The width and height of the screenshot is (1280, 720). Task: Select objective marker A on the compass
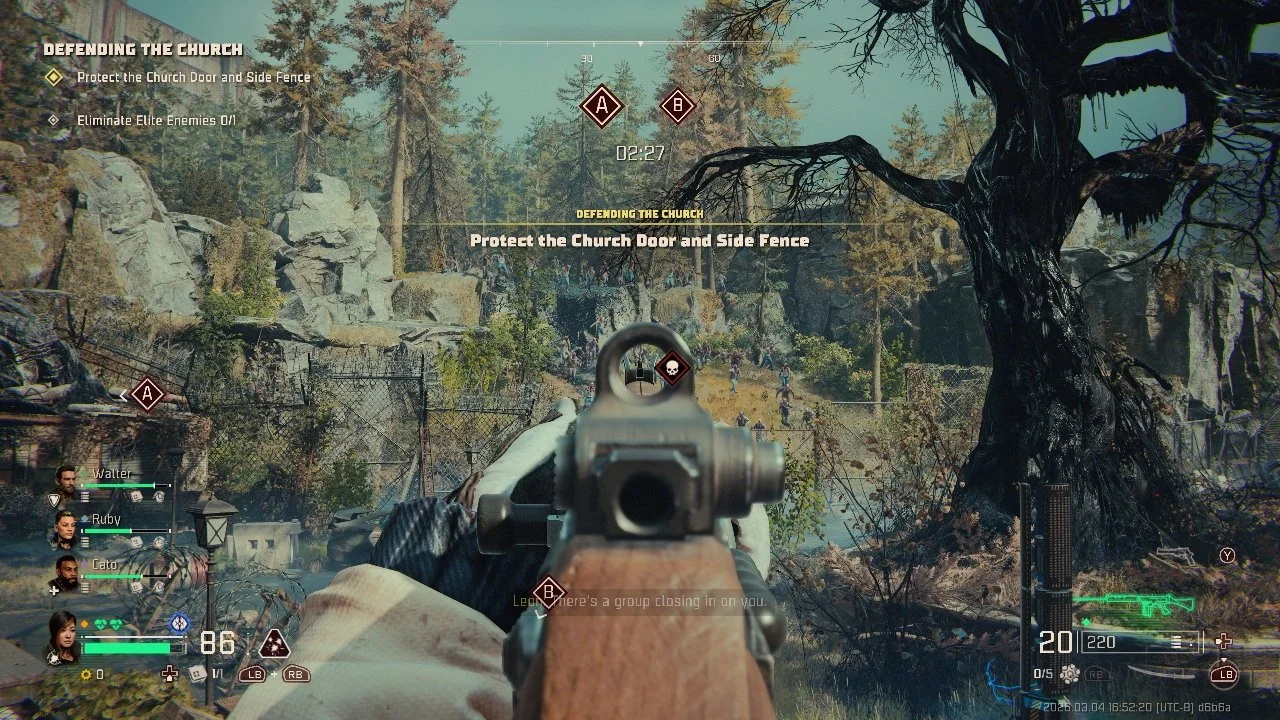602,105
